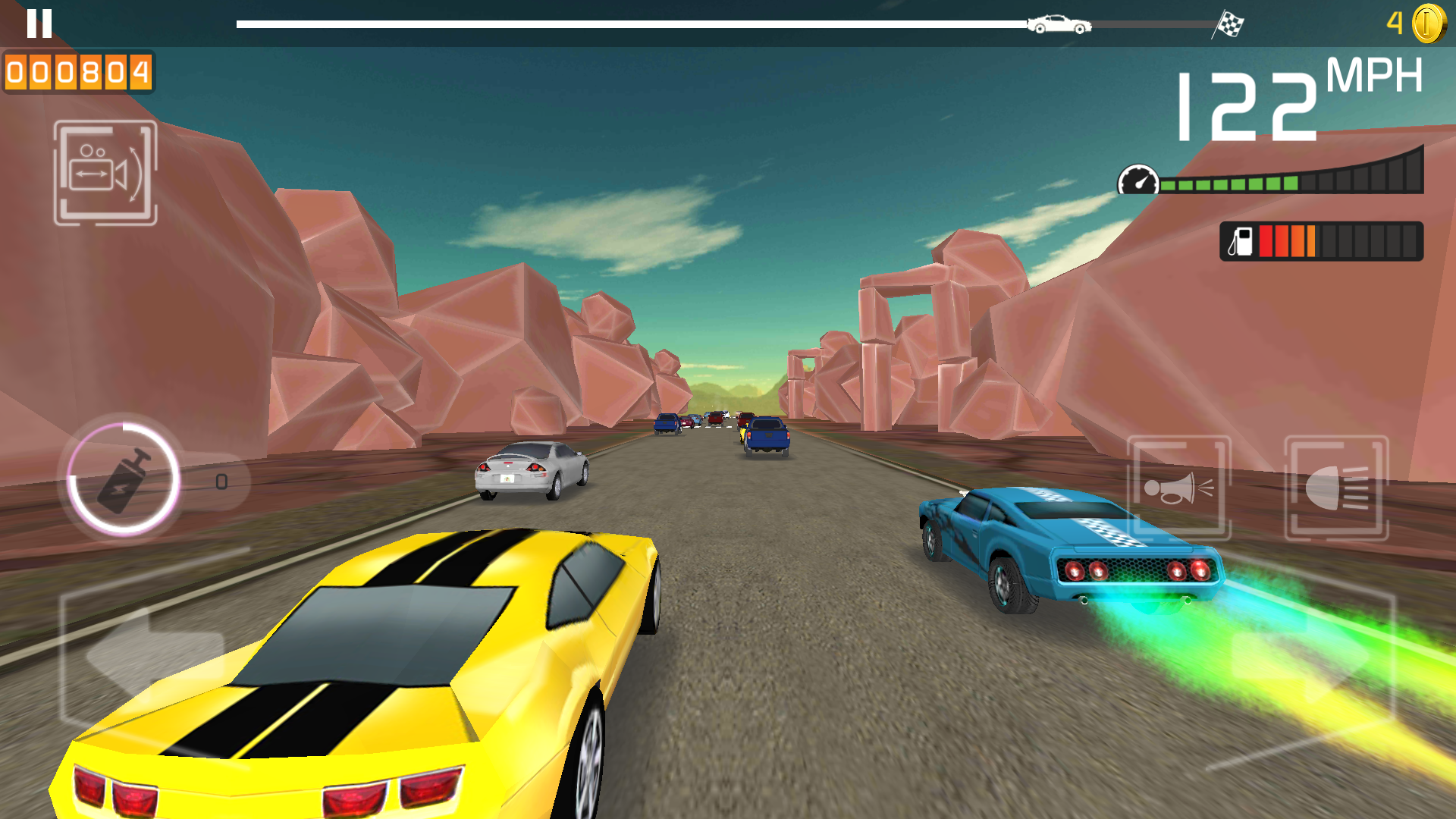Activate the nitro boost canister
The height and width of the screenshot is (819, 1456).
click(124, 479)
